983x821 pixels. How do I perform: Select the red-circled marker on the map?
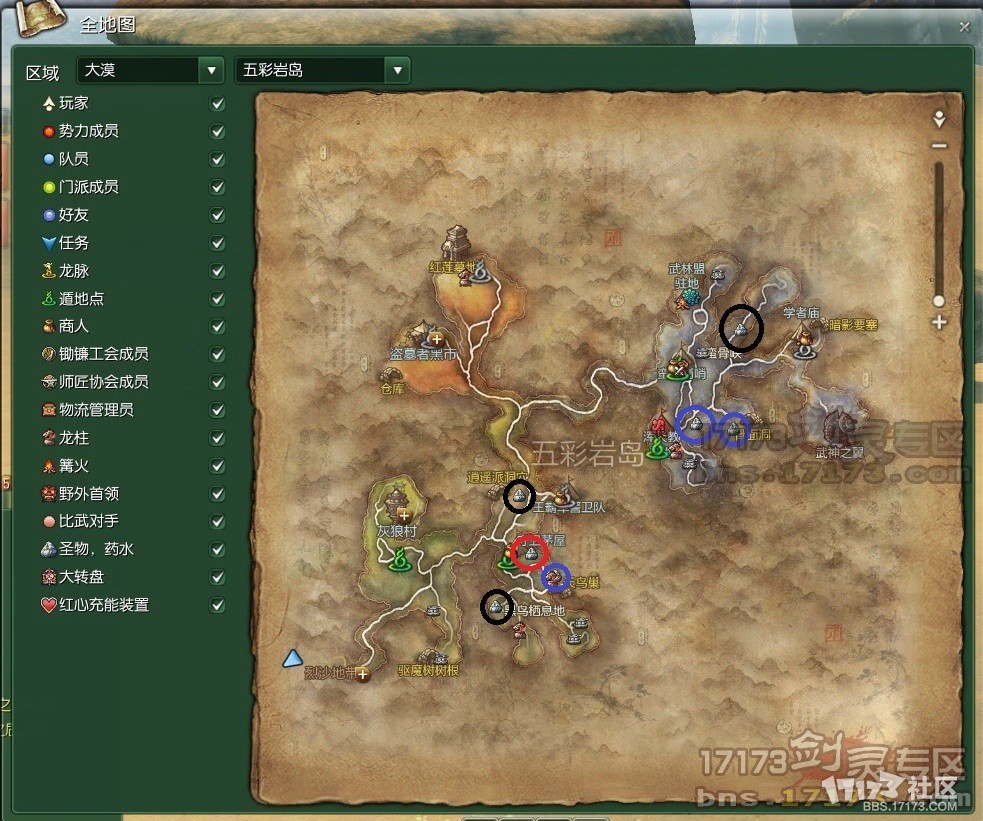(530, 551)
